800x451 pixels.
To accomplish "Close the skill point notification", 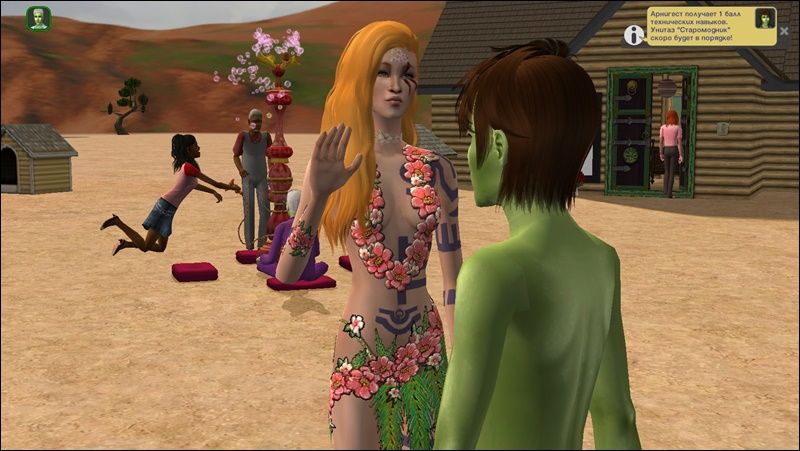I will pos(784,31).
